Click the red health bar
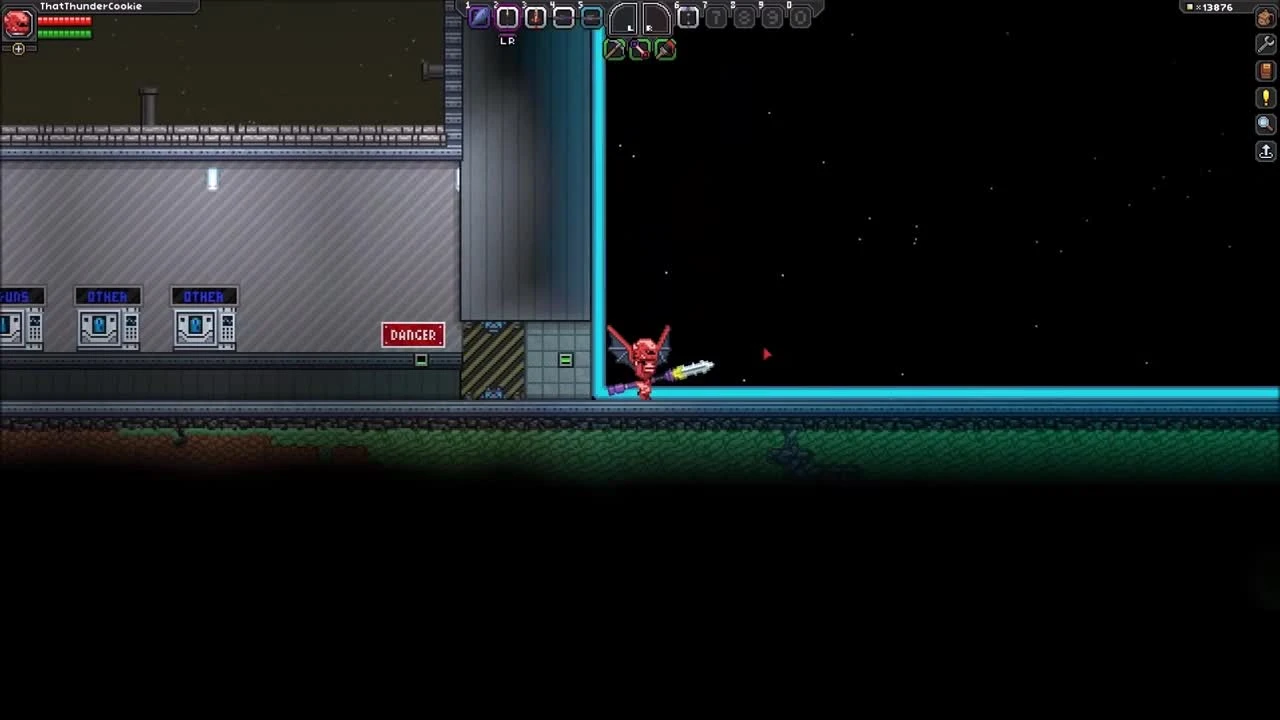 pos(65,20)
